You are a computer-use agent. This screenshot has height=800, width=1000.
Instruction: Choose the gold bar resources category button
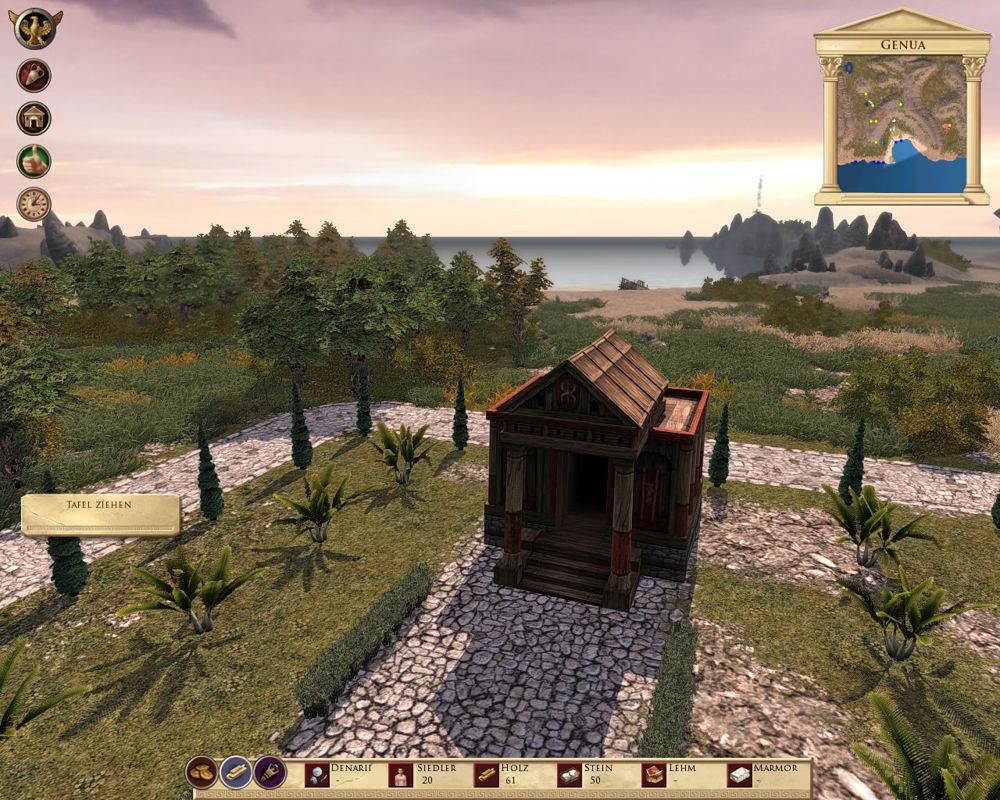236,772
